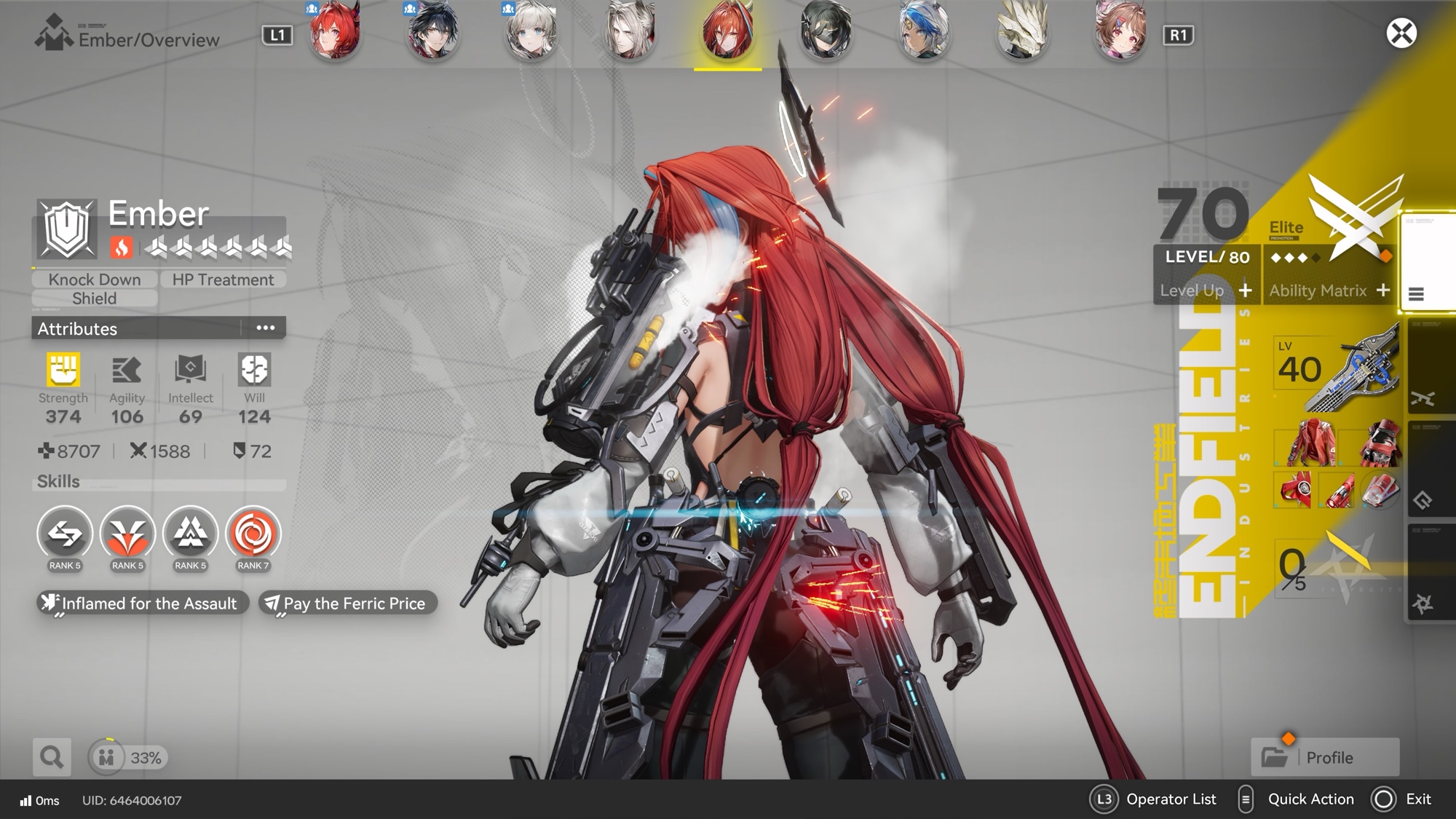Click the HP Treatment tag
This screenshot has width=1456, height=819.
[x=223, y=280]
